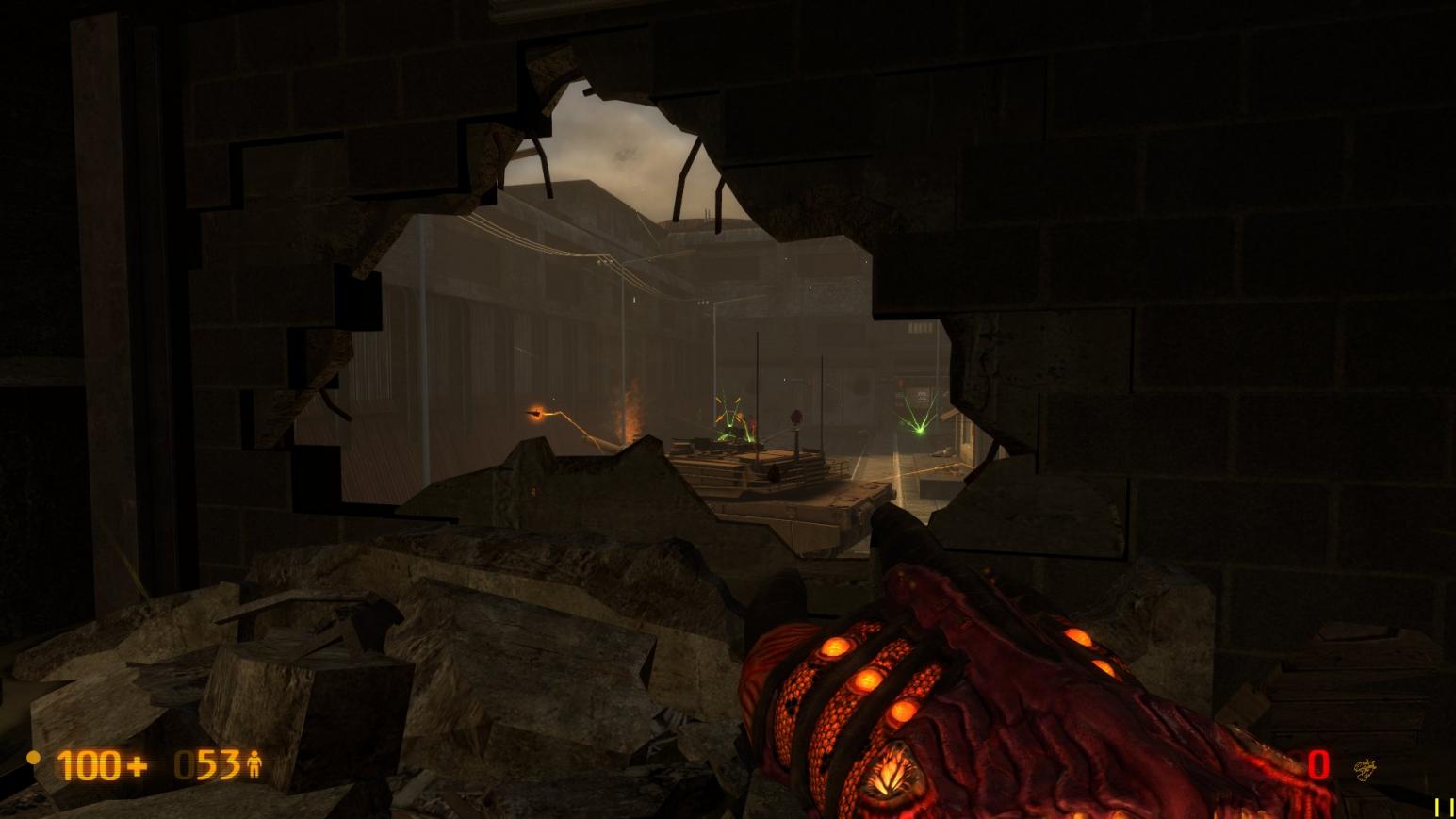
Task: Click the hornet ammo type icon
Action: coord(1364,770)
